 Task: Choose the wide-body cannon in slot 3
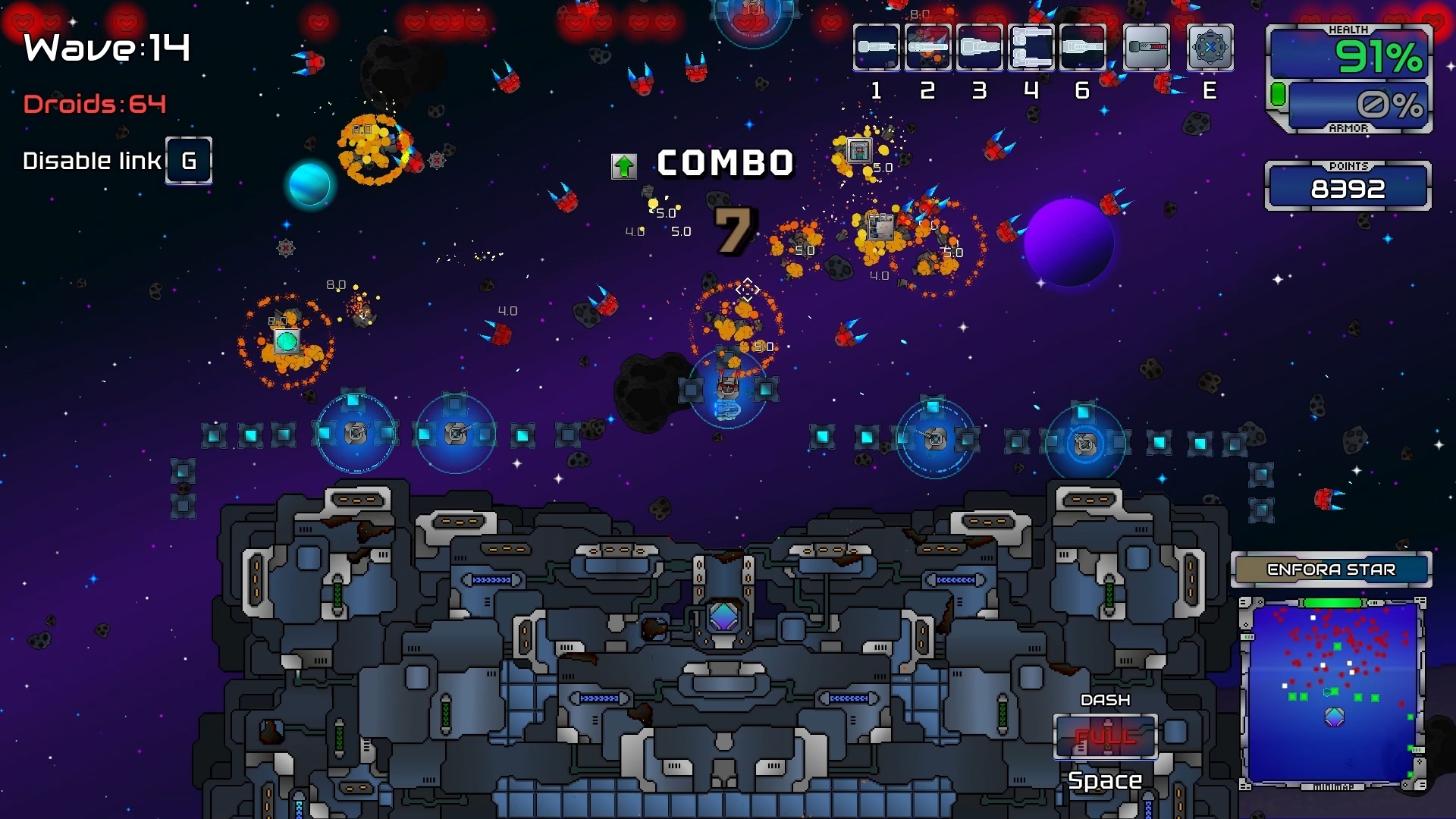980,47
